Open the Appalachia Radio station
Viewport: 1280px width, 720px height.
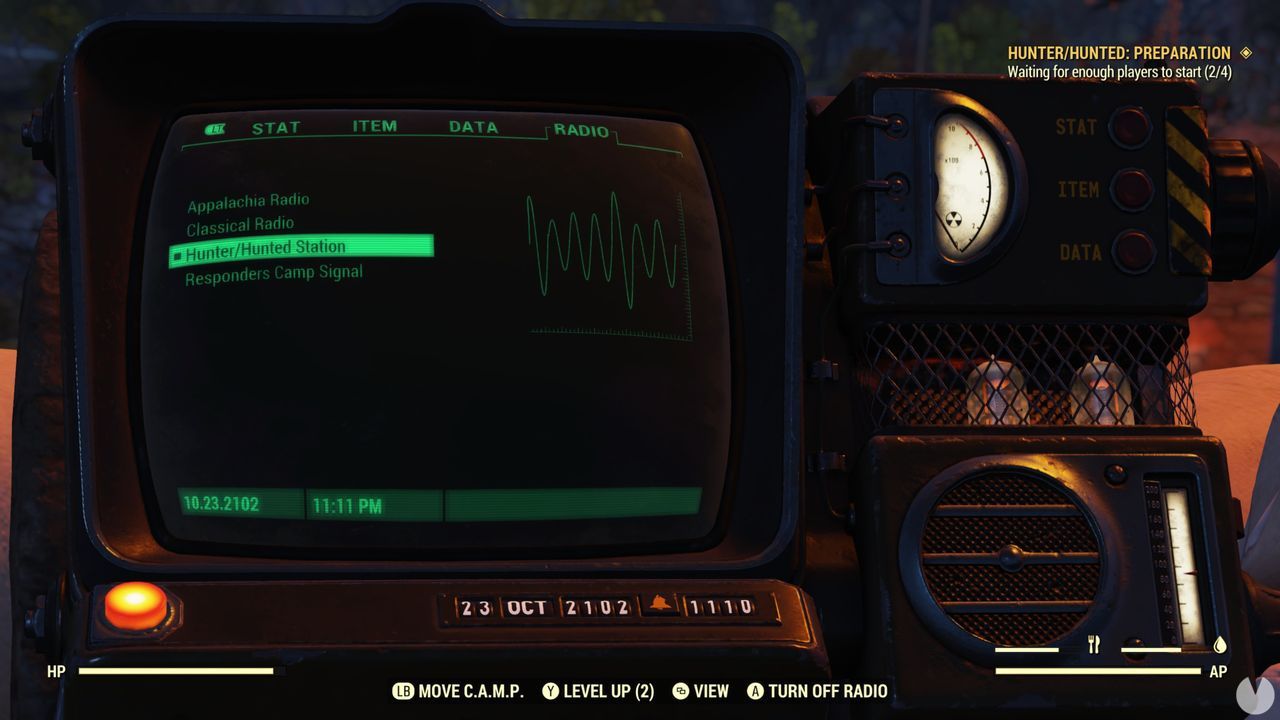coord(248,200)
